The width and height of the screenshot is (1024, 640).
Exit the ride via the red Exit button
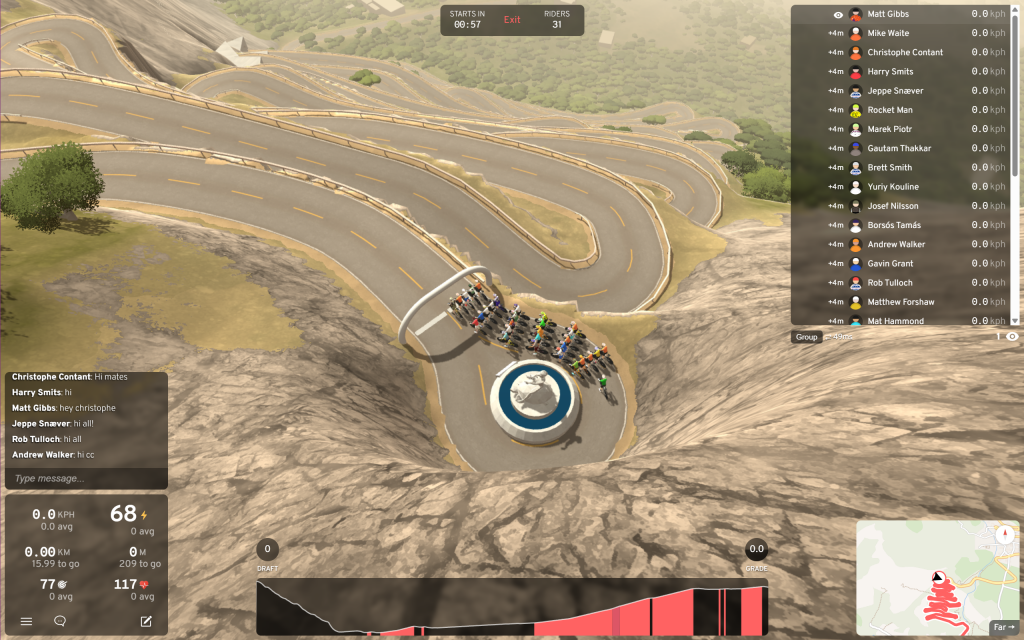[512, 20]
